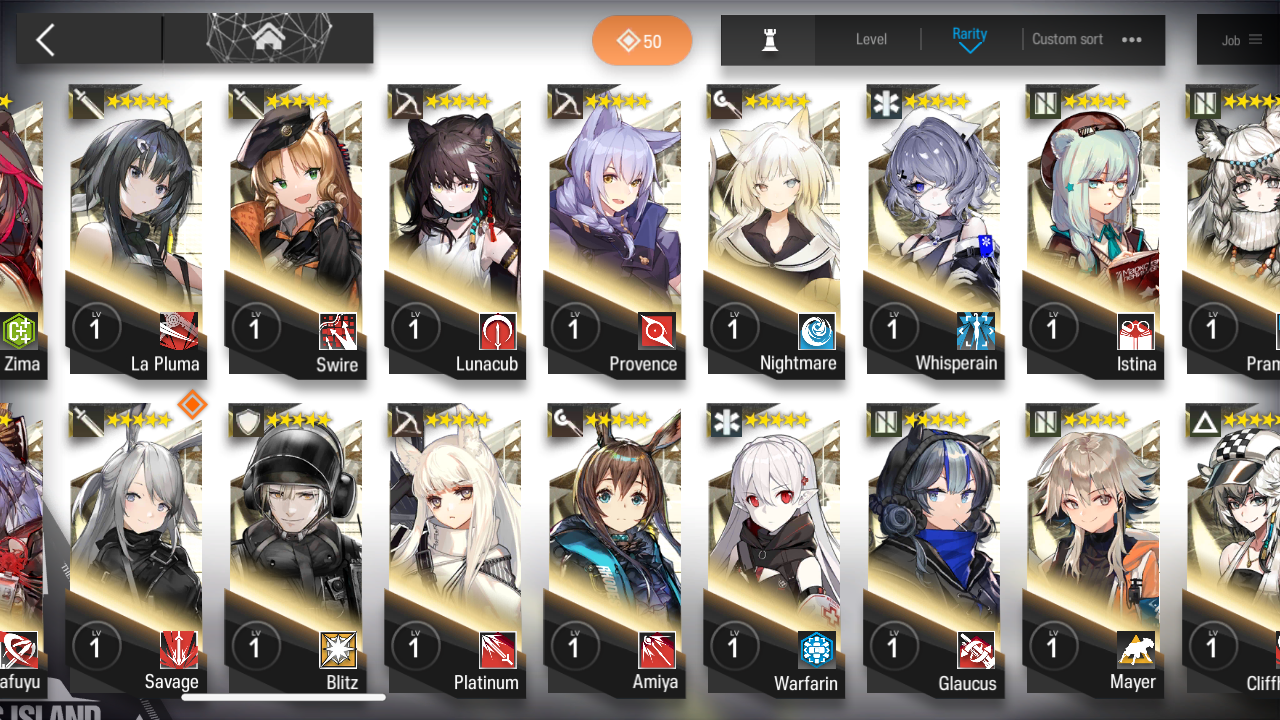Pick the Warfarin operator card
Screen dimensions: 1280x720
click(x=774, y=550)
